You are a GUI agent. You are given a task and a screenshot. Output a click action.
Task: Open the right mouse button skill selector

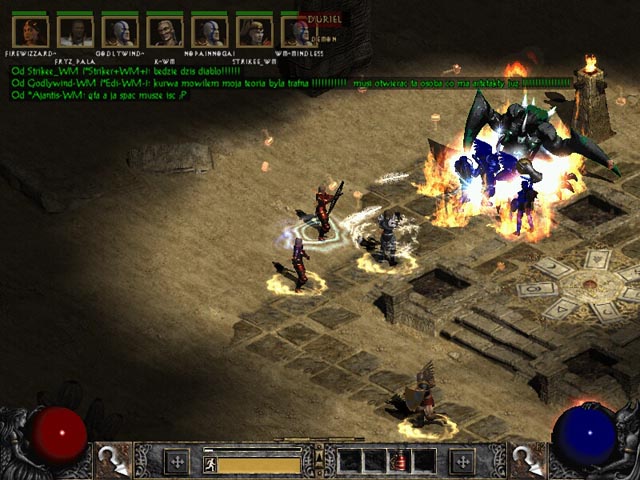tap(527, 460)
